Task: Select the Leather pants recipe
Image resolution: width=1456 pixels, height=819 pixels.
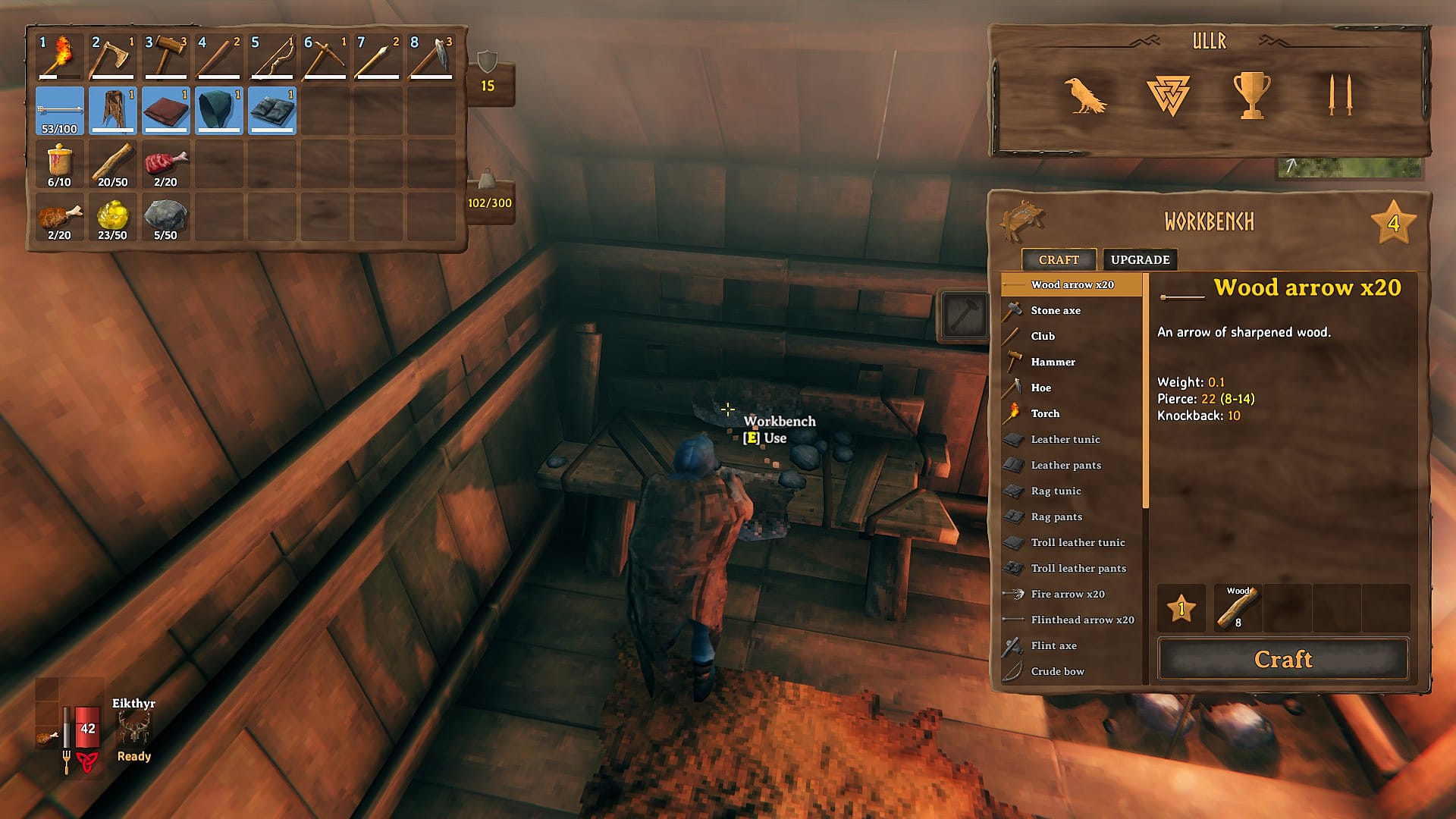Action: coord(1065,465)
